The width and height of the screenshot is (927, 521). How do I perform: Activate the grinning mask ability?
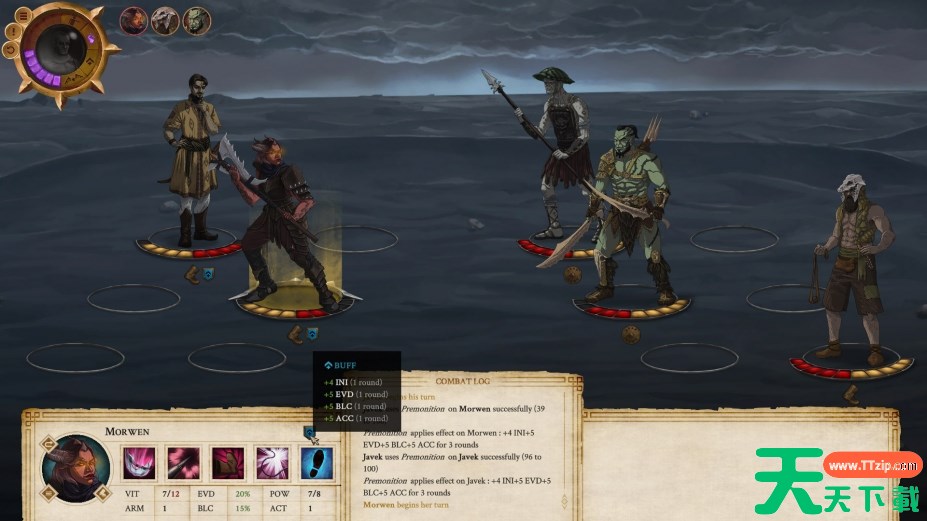(x=139, y=463)
